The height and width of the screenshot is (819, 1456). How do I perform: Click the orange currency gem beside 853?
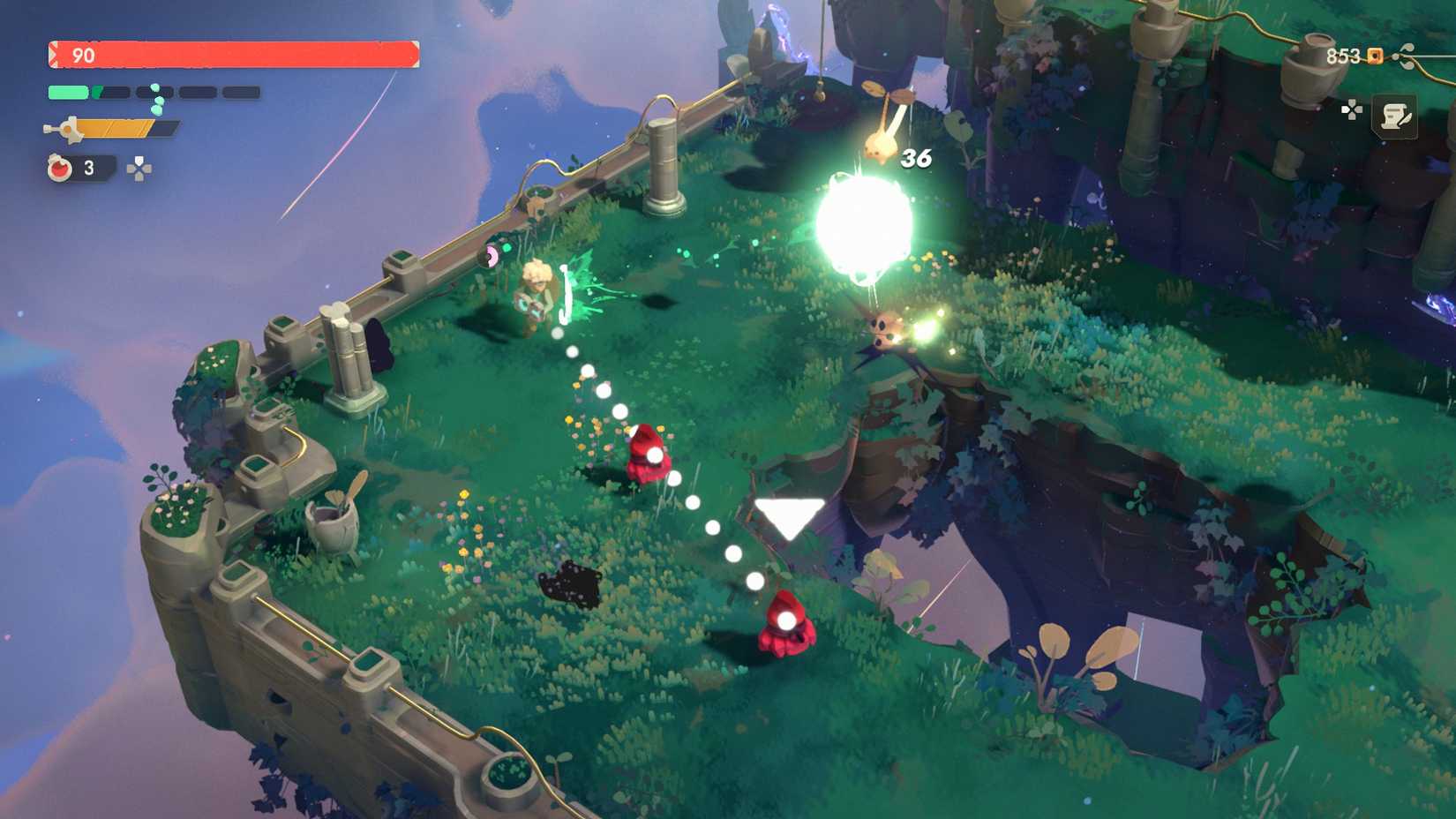pos(1374,56)
